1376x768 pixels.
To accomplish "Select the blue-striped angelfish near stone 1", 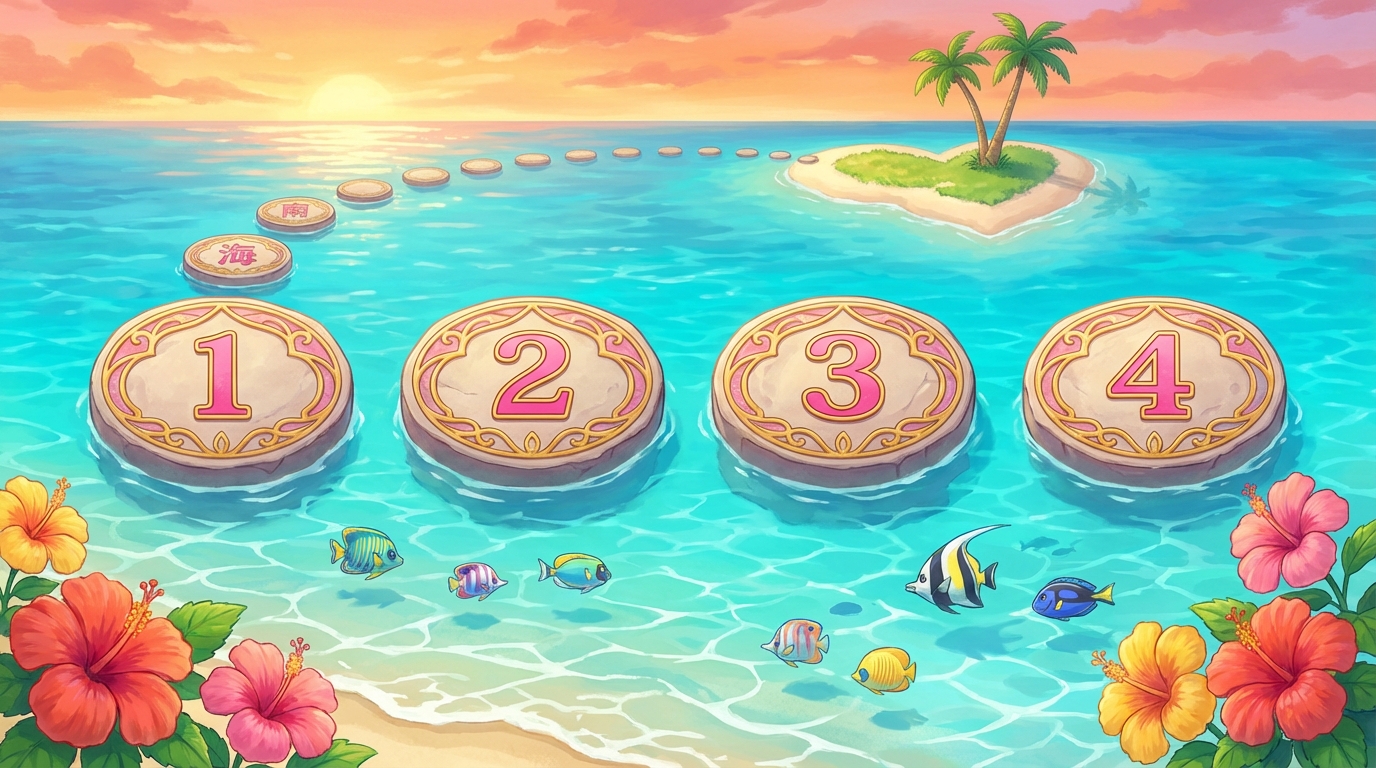I will click(x=365, y=550).
